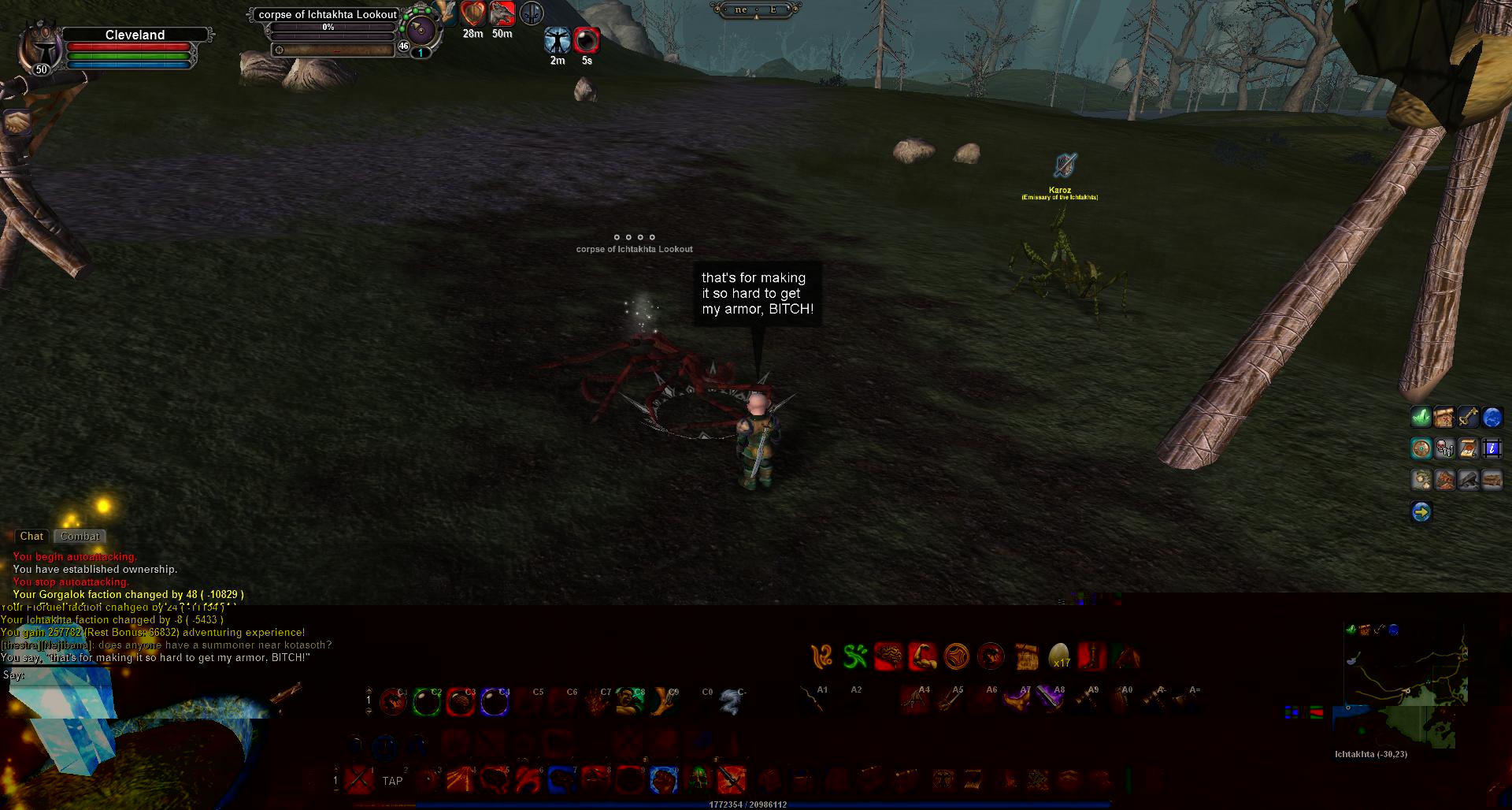Click the golden key icon
This screenshot has width=1512, height=810.
(1468, 417)
